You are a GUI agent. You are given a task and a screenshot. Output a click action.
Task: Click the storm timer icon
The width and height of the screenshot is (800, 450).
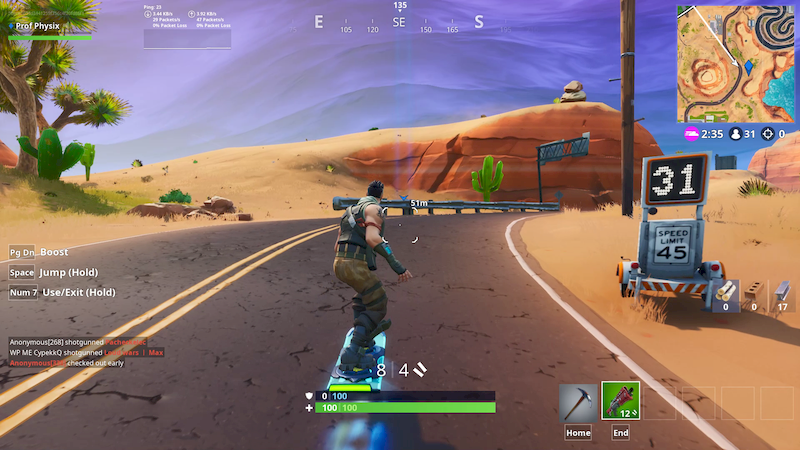691,133
